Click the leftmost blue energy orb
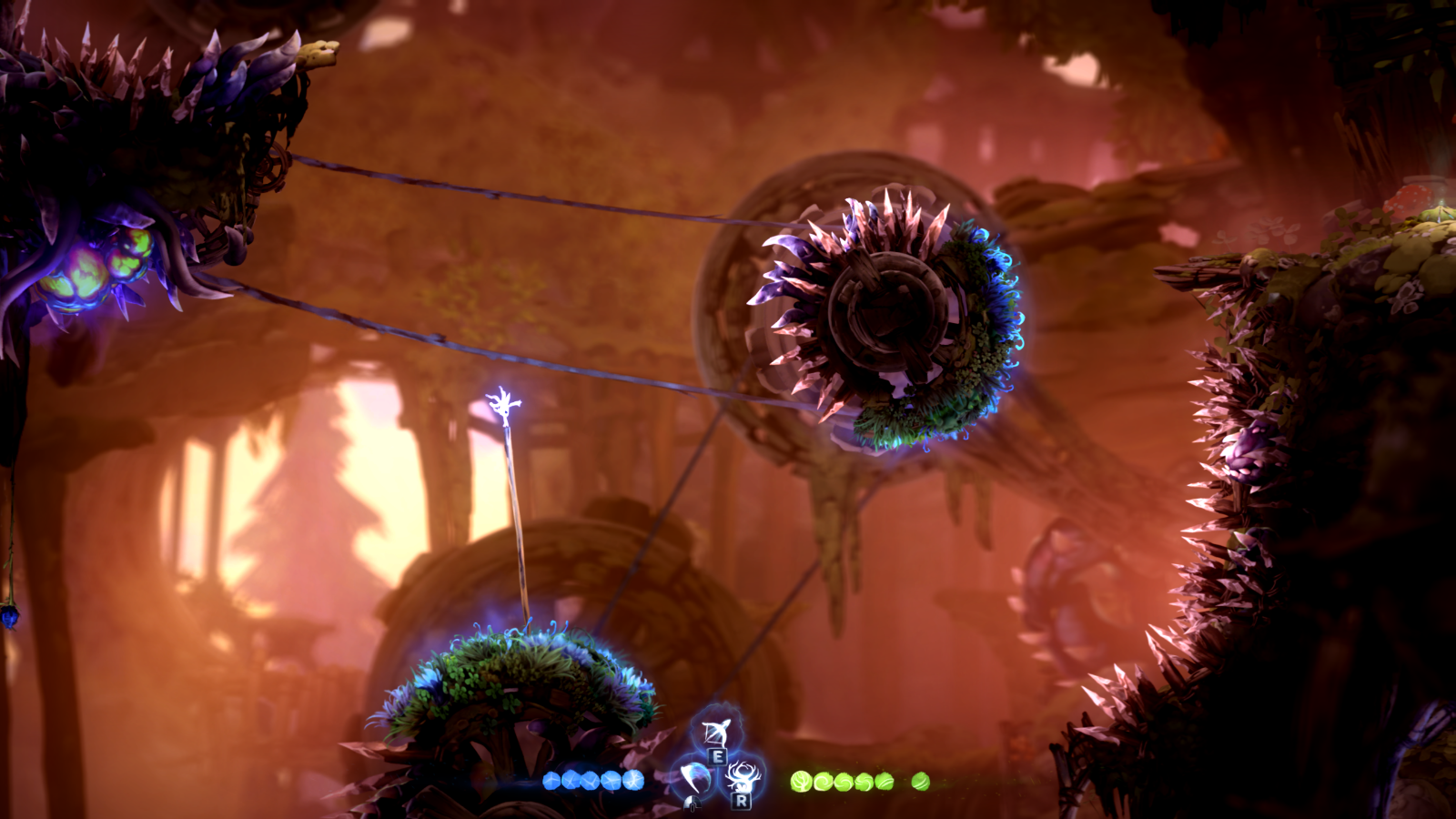 pos(551,781)
